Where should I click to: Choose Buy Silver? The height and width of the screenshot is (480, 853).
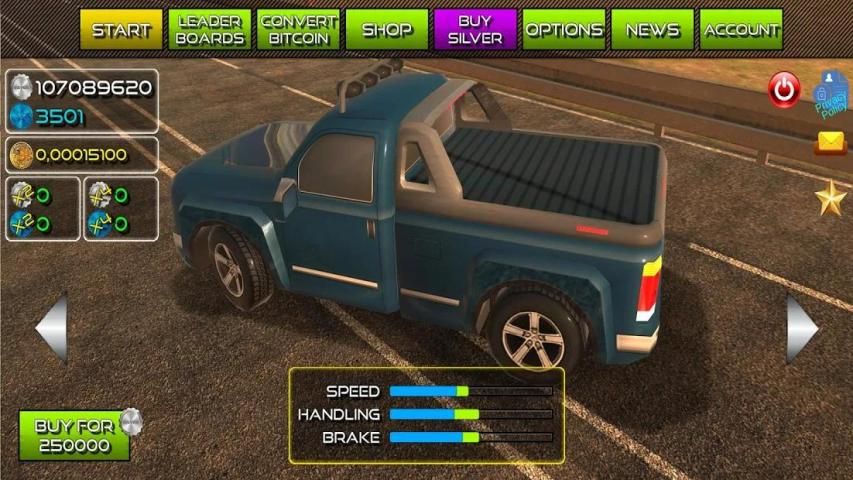(475, 30)
